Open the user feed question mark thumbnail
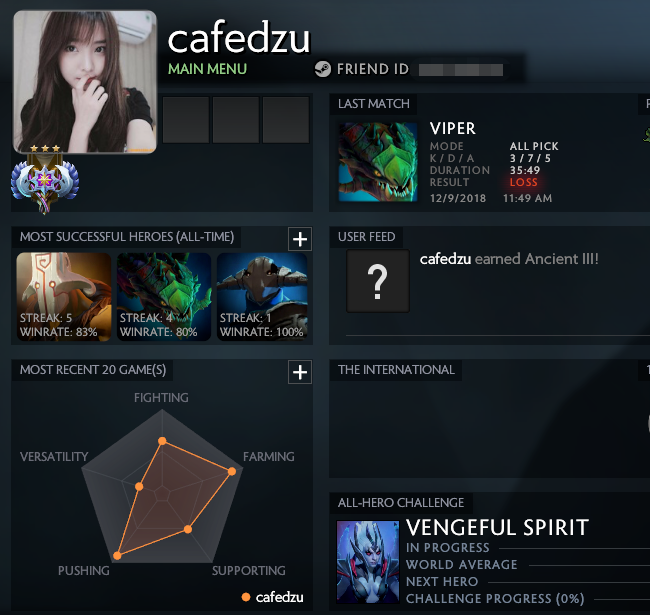The width and height of the screenshot is (650, 615). pos(377,282)
